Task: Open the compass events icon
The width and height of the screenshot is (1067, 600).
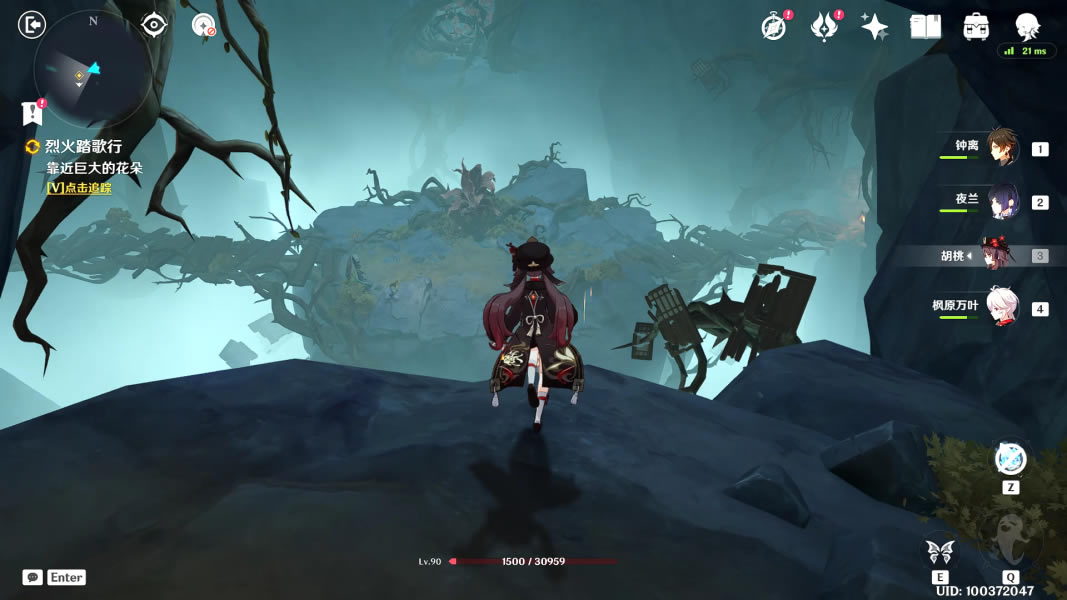Action: (x=773, y=27)
